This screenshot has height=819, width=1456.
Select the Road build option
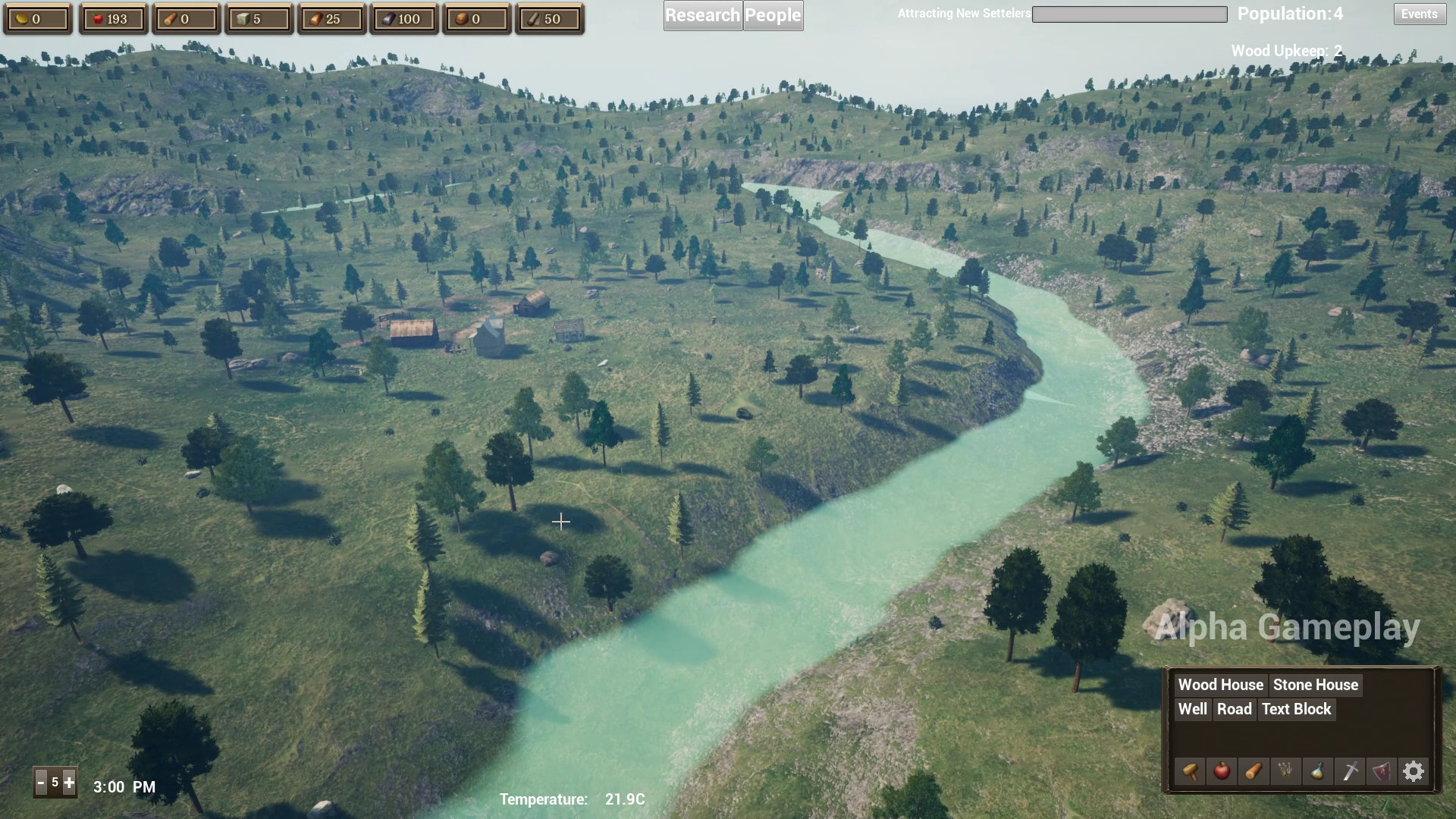coord(1234,709)
